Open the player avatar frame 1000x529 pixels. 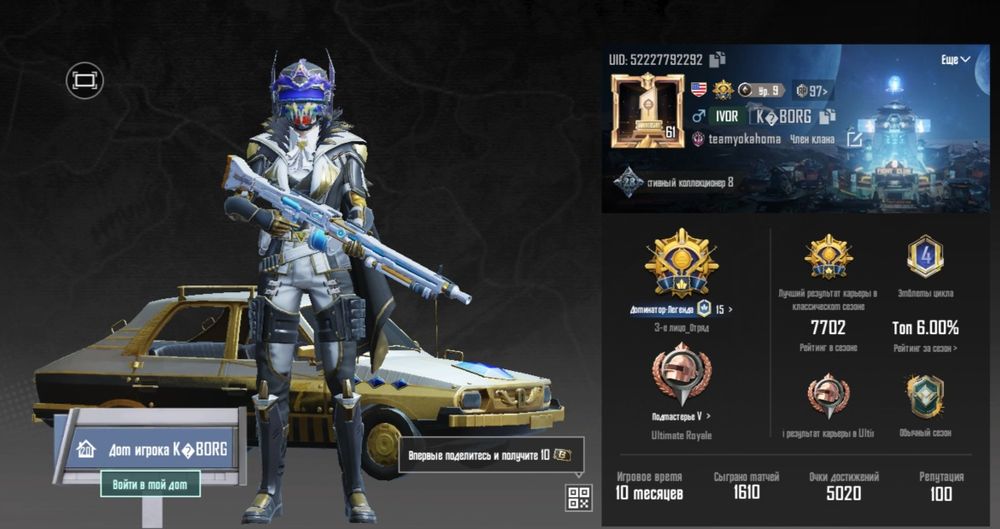click(646, 110)
